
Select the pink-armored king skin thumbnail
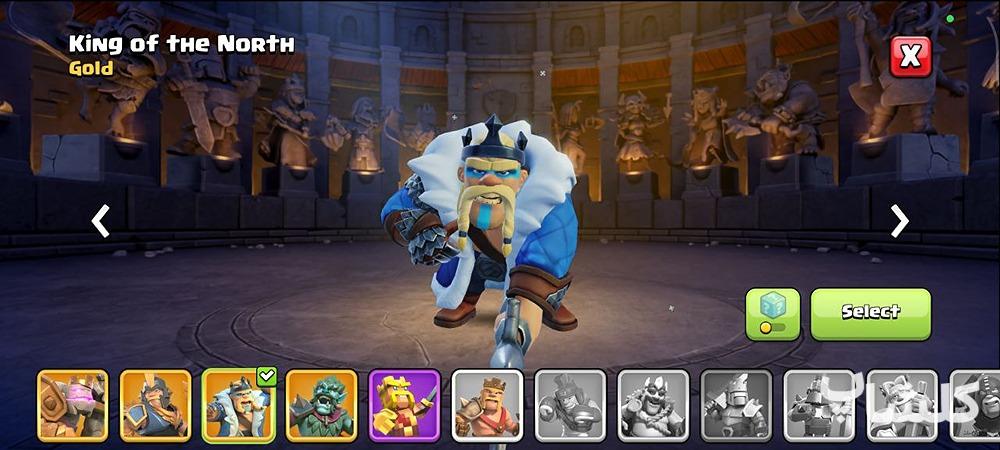point(73,405)
